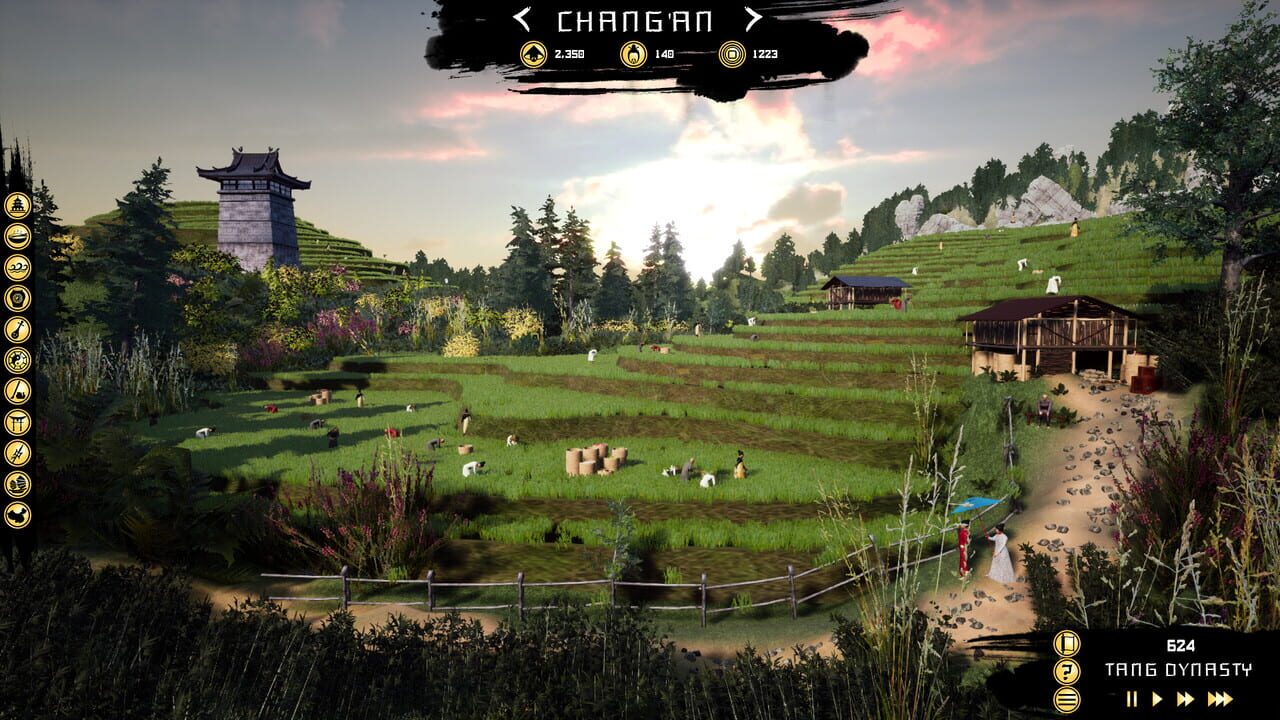
Task: Toggle double speed fast-forward
Action: point(1186,698)
